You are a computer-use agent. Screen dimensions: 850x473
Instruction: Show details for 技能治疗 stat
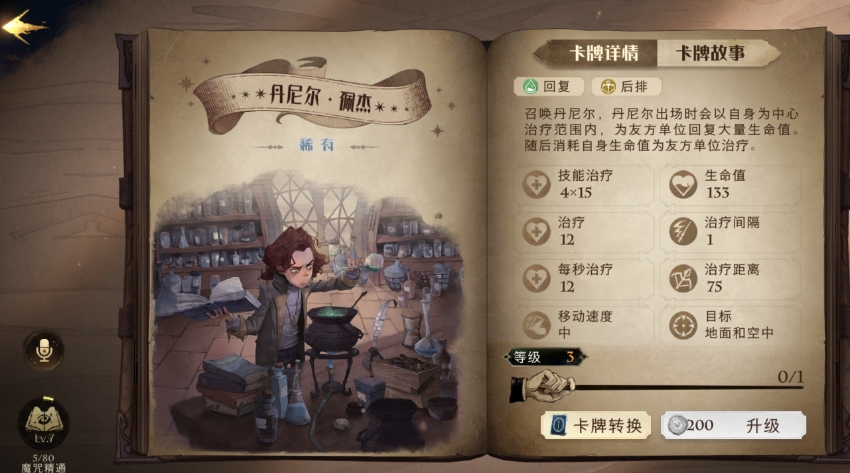tap(585, 184)
